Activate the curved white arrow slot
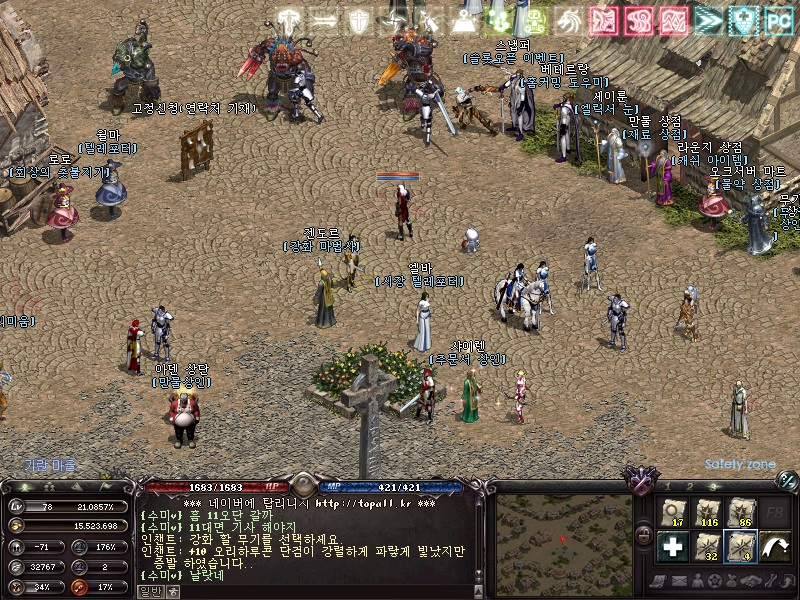The width and height of the screenshot is (800, 600). click(774, 546)
